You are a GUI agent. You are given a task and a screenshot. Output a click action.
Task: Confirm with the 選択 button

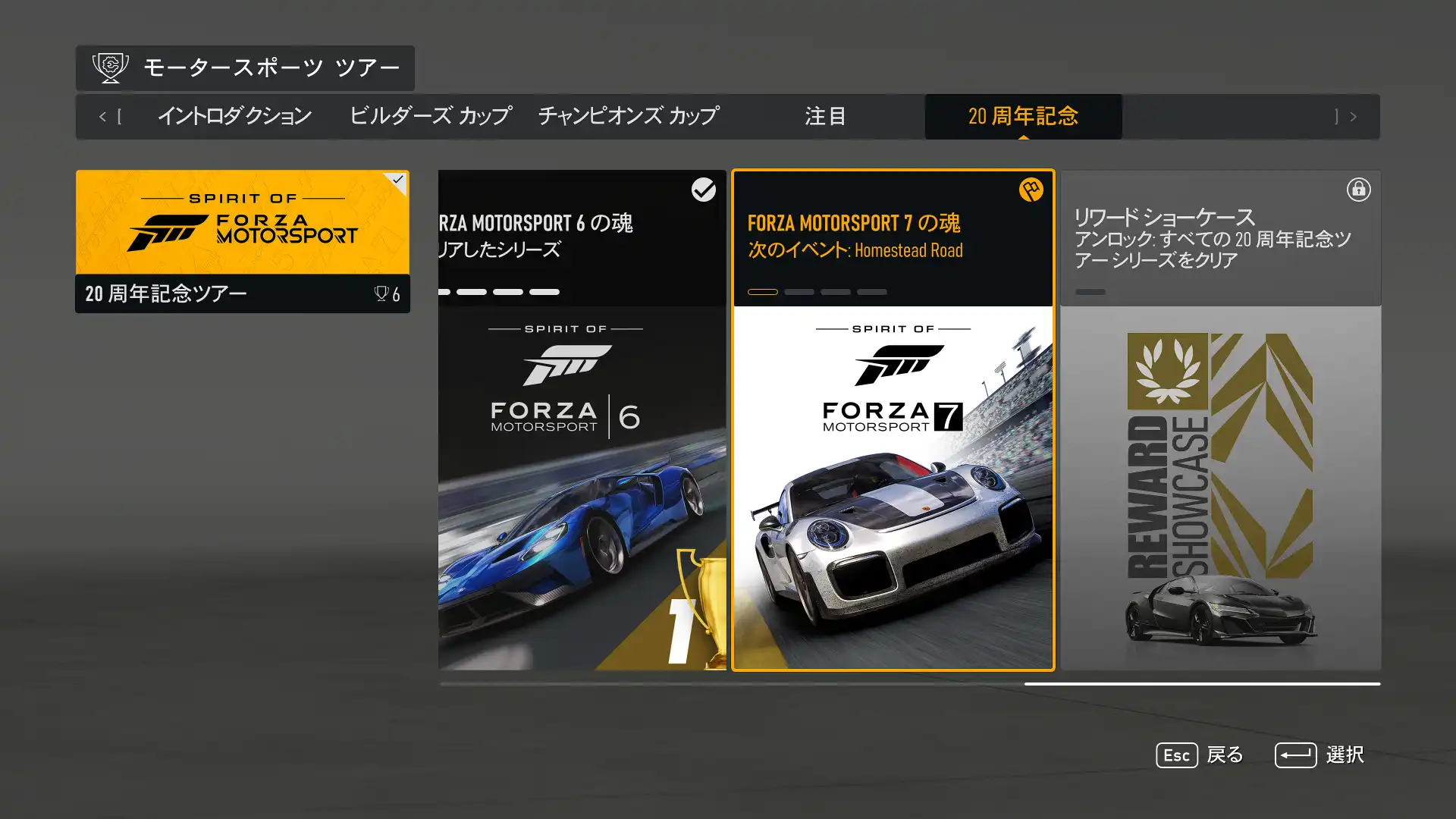pos(1319,755)
